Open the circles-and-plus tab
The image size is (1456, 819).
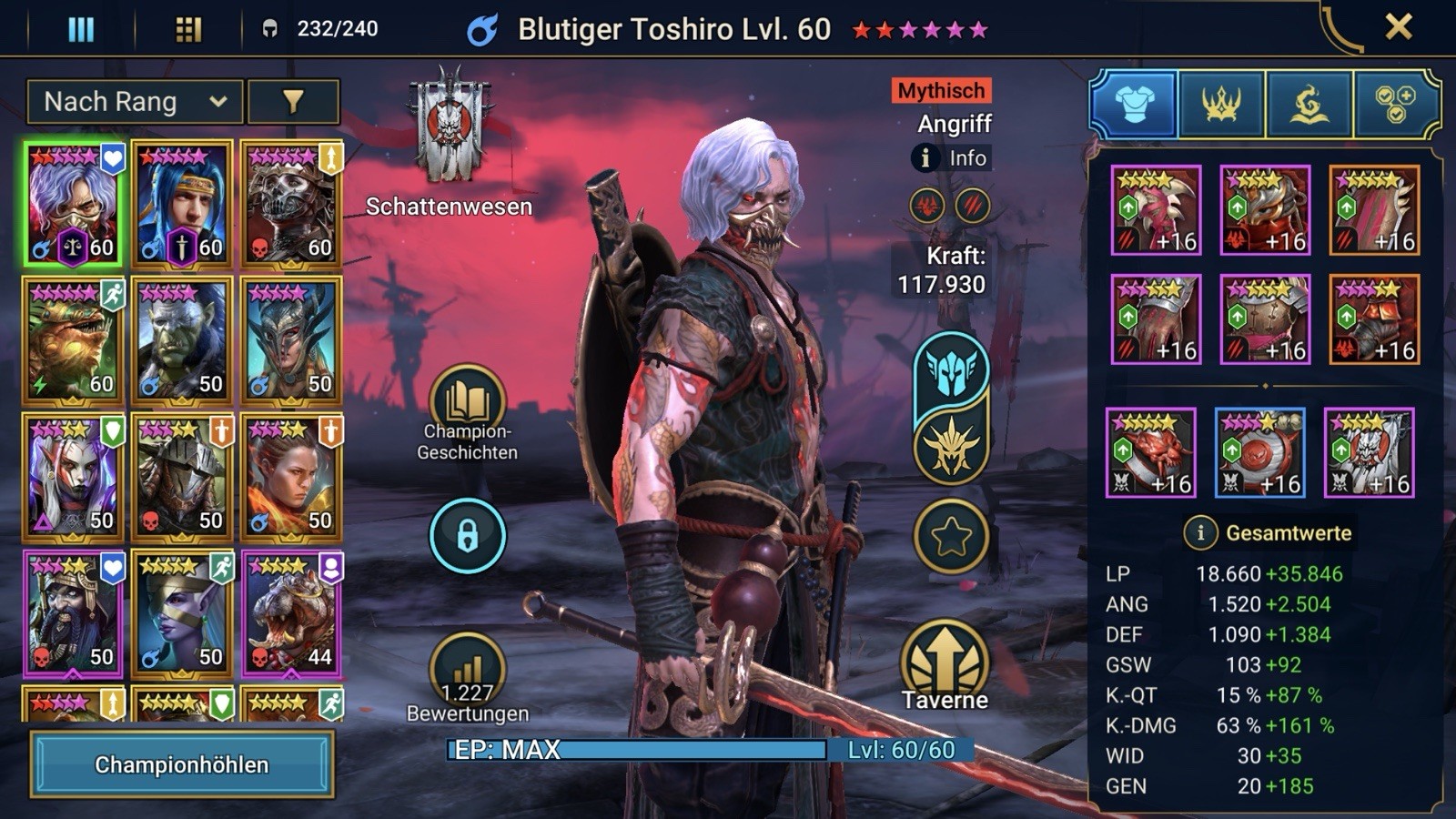[x=1395, y=105]
